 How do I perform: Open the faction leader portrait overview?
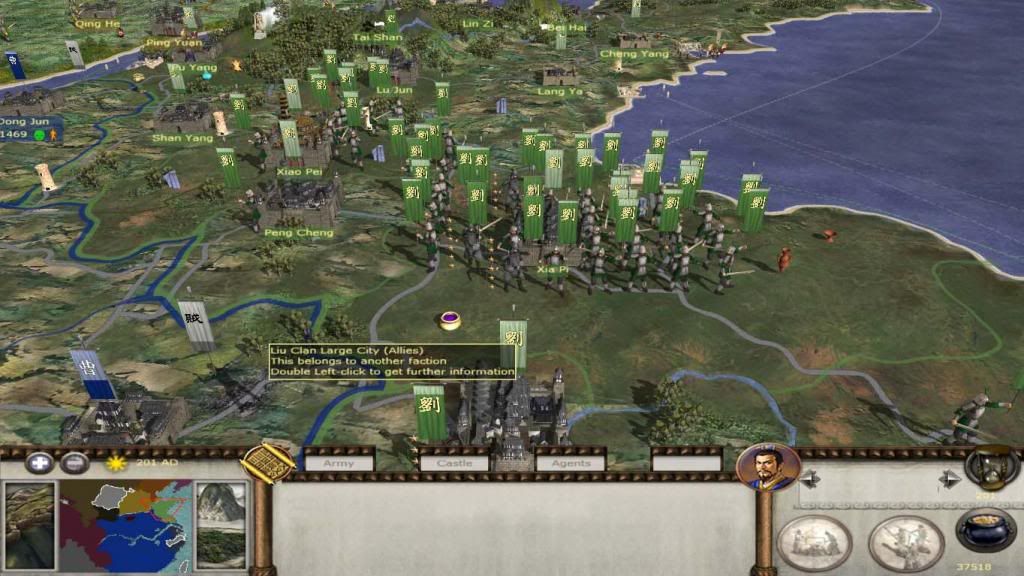pos(768,468)
